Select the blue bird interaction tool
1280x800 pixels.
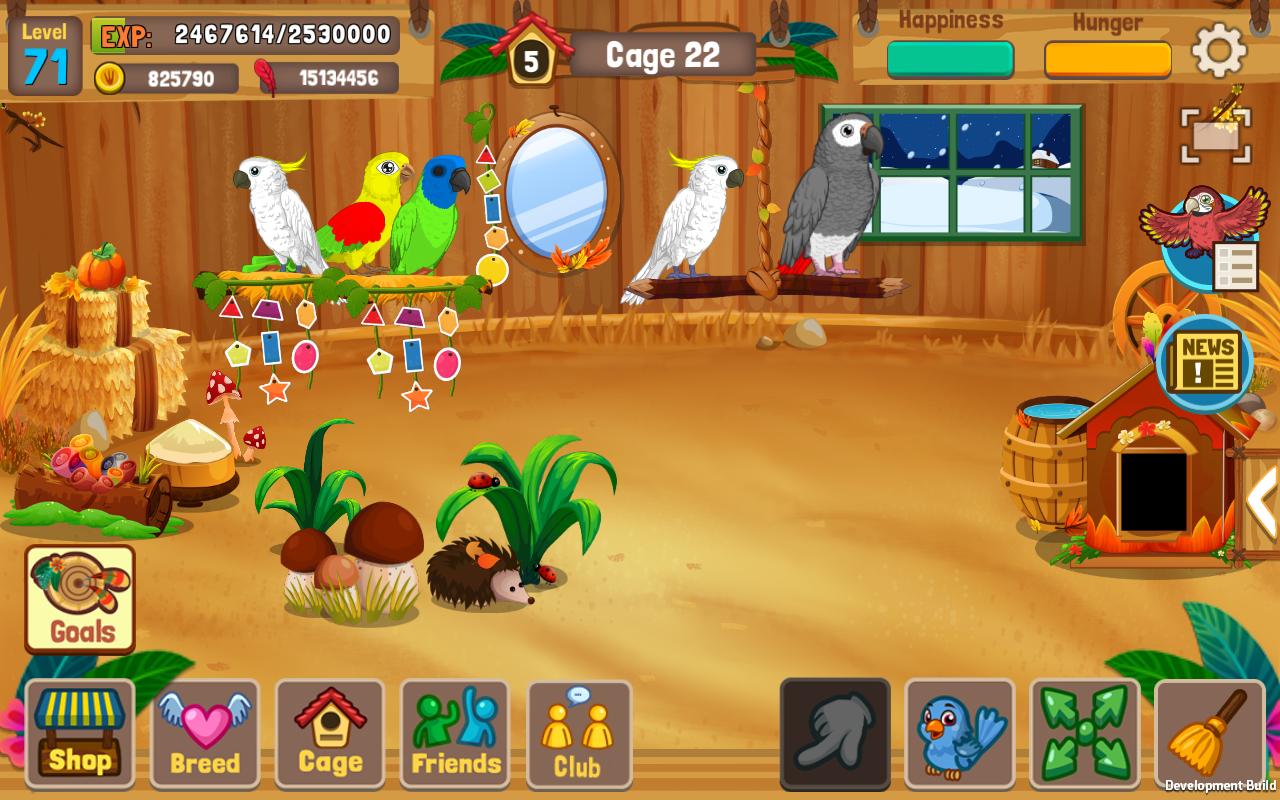(960, 735)
